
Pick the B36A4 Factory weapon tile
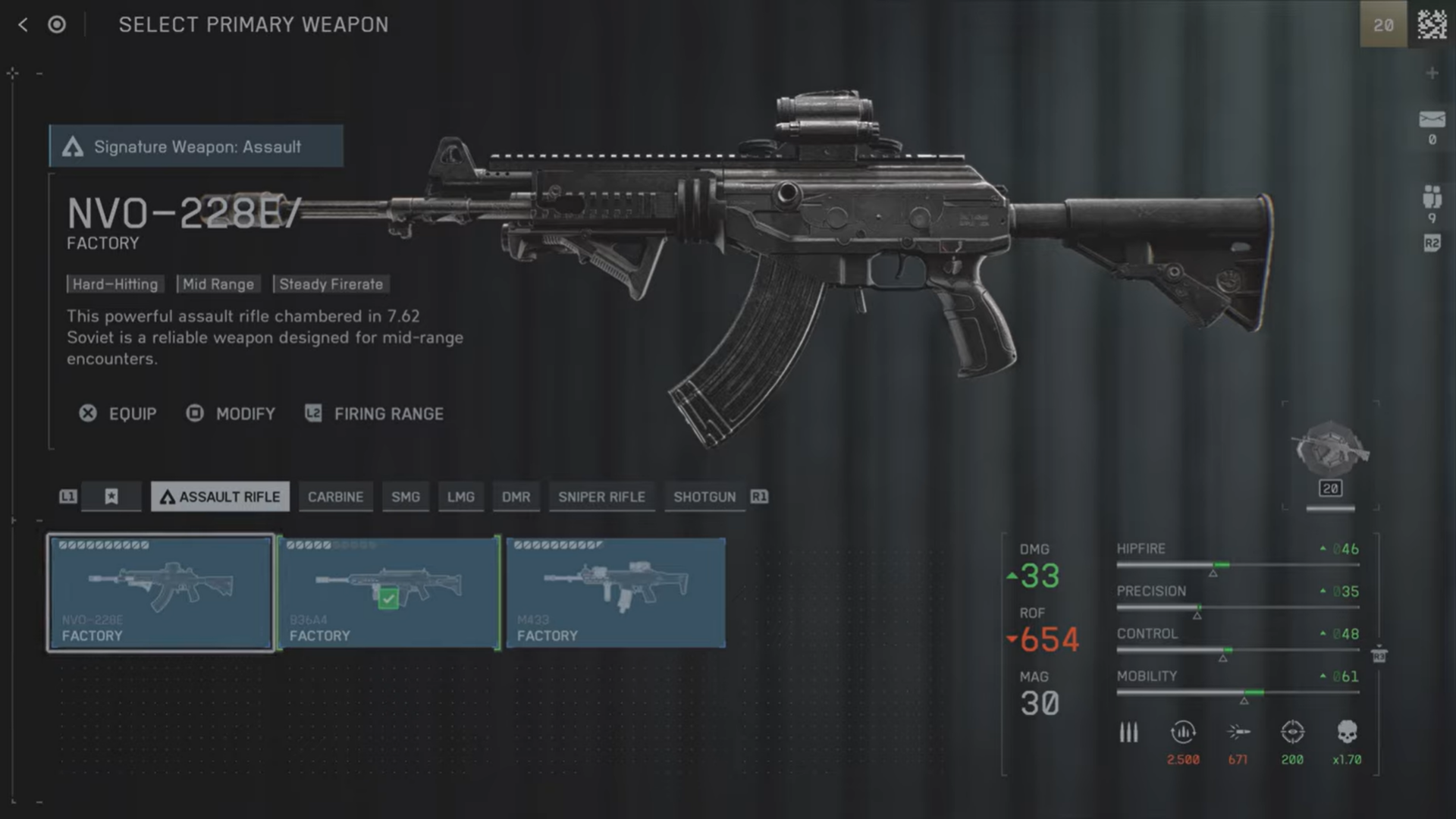pos(388,593)
